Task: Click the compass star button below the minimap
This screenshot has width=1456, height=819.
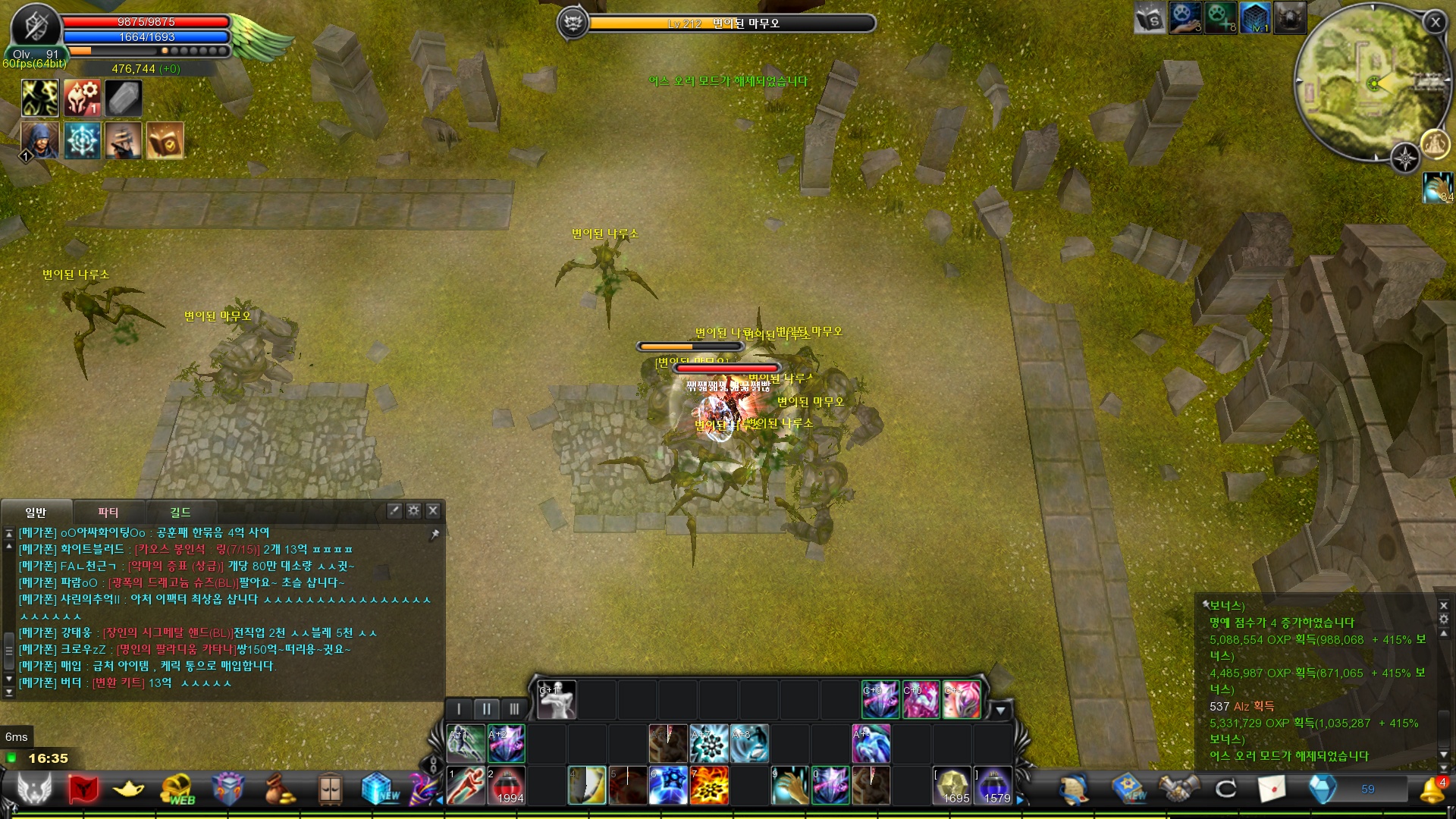Action: (x=1405, y=158)
